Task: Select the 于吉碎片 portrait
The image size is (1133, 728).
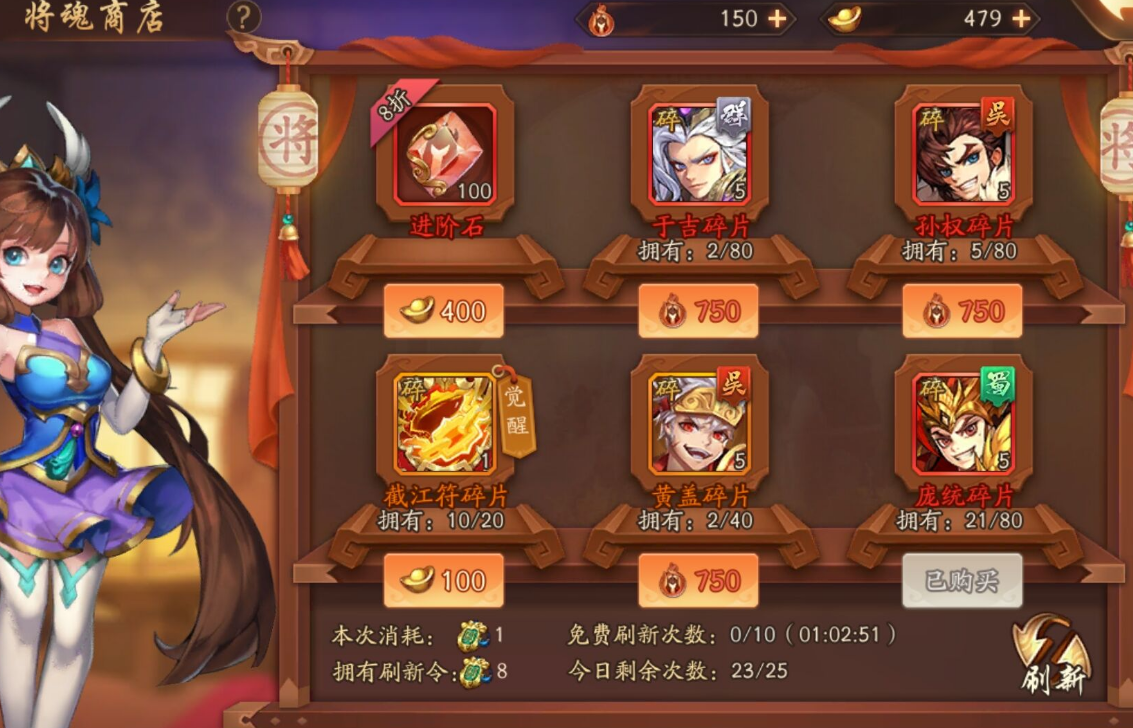Action: click(x=699, y=154)
